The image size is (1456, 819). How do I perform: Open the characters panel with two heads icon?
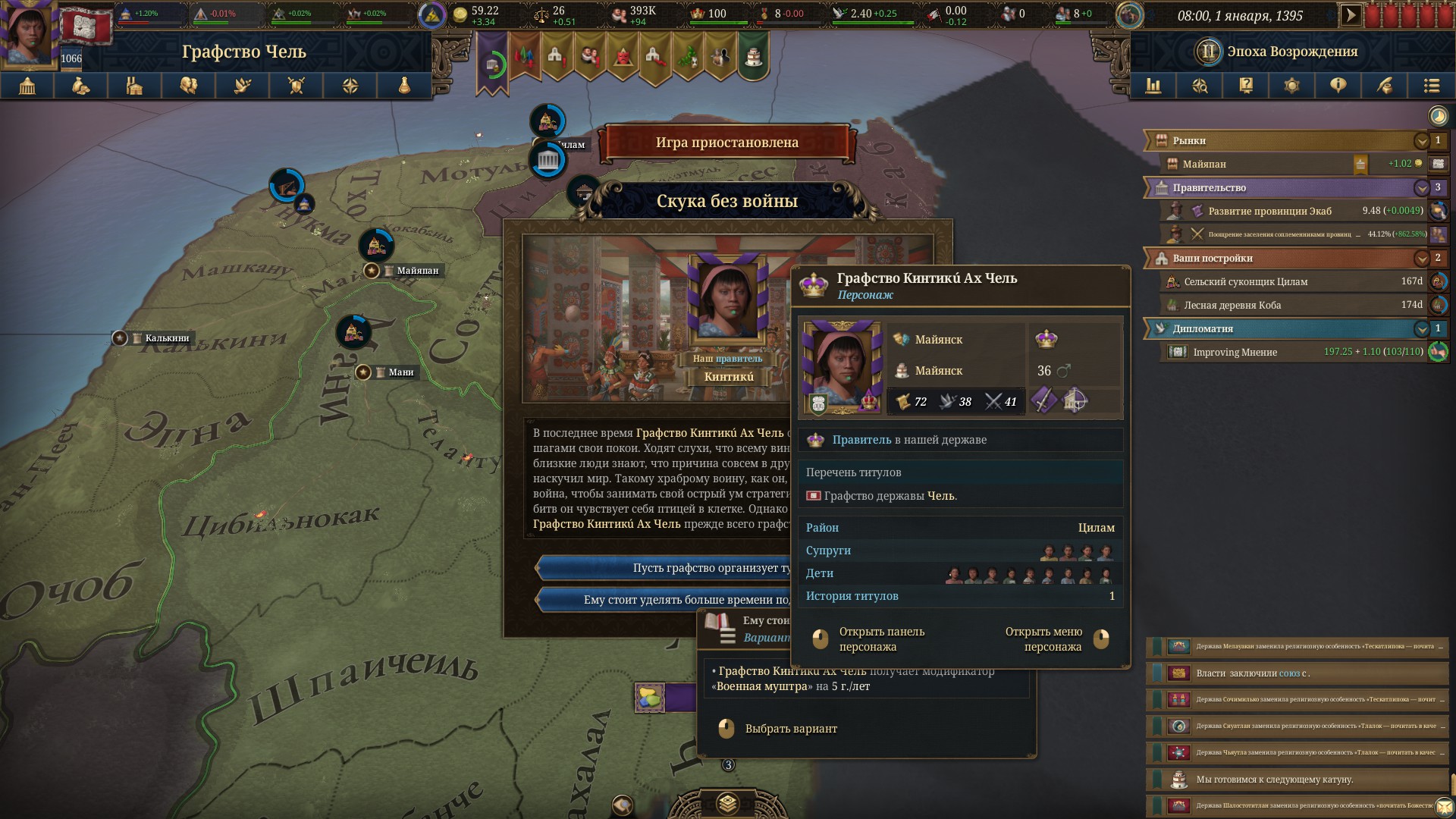[188, 86]
